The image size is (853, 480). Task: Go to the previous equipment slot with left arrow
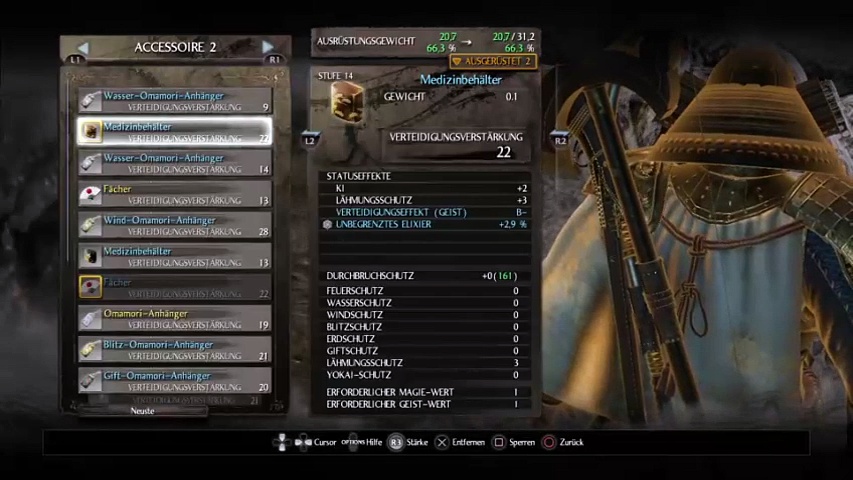click(x=83, y=47)
